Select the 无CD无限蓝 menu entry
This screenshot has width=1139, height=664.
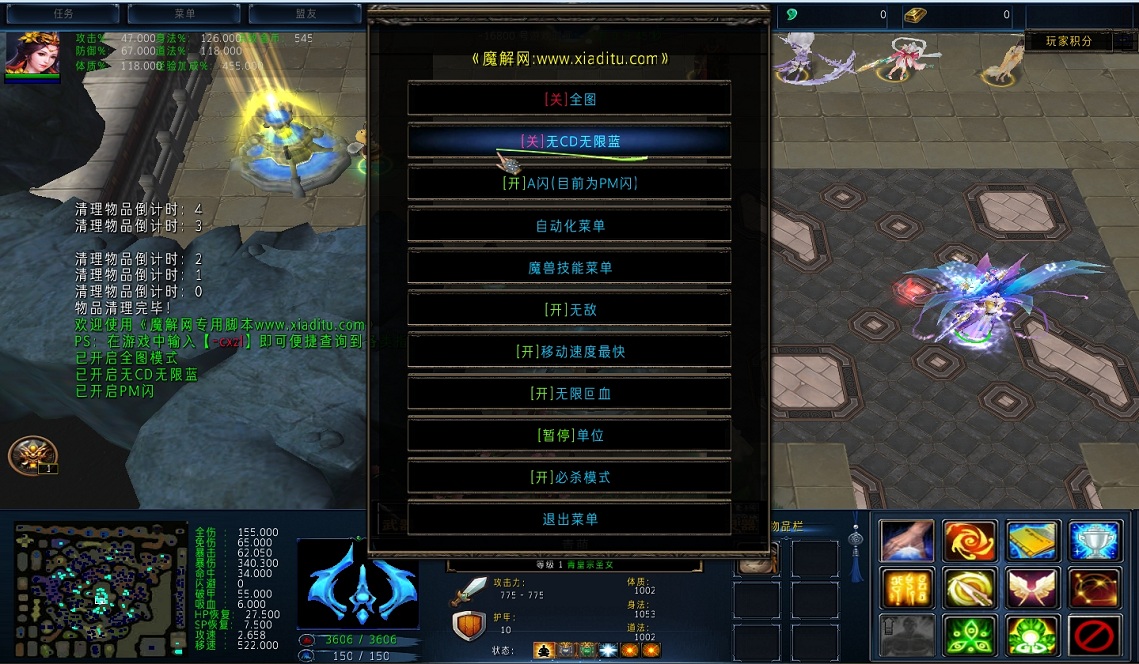click(569, 141)
